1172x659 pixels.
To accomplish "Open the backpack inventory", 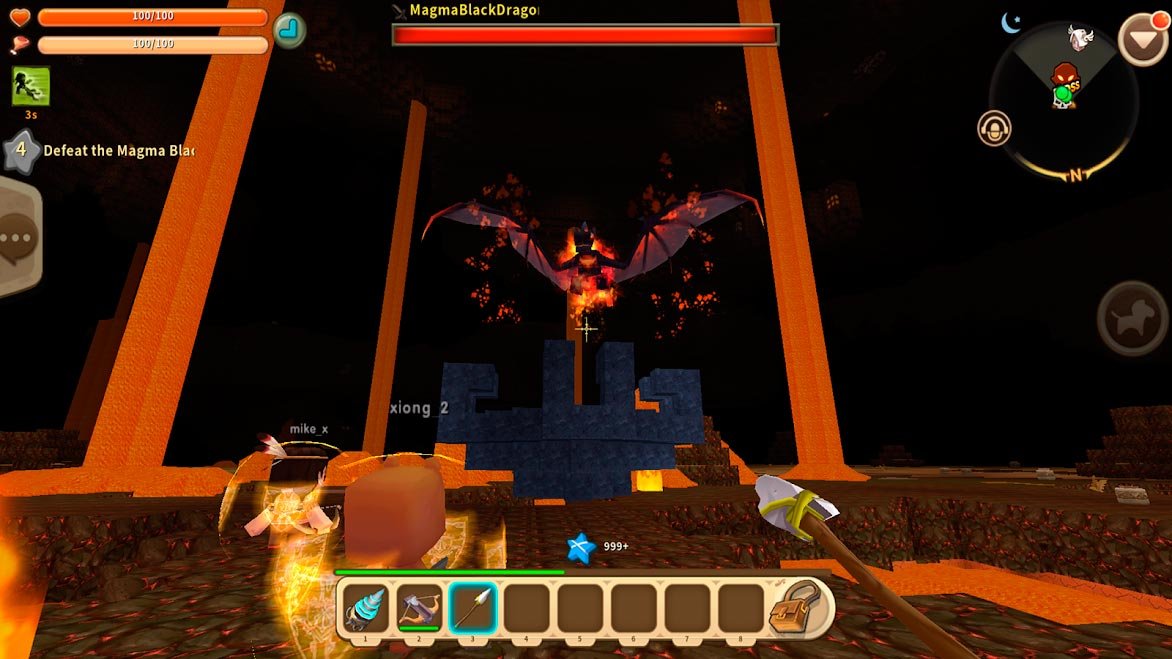I will [794, 608].
